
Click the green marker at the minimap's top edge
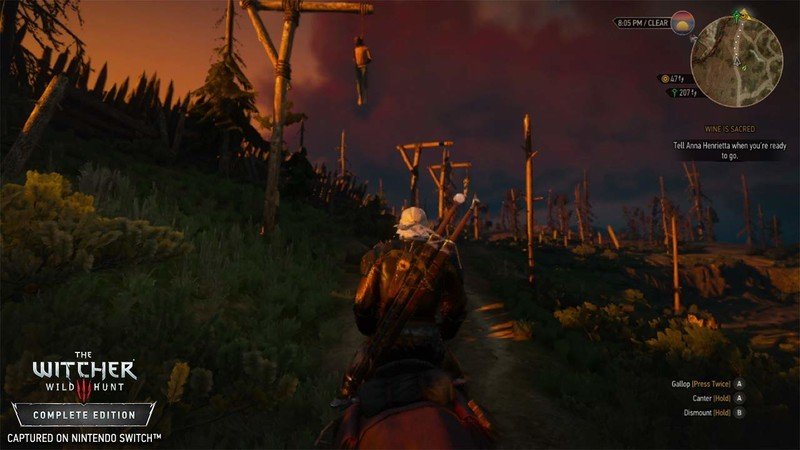[737, 15]
